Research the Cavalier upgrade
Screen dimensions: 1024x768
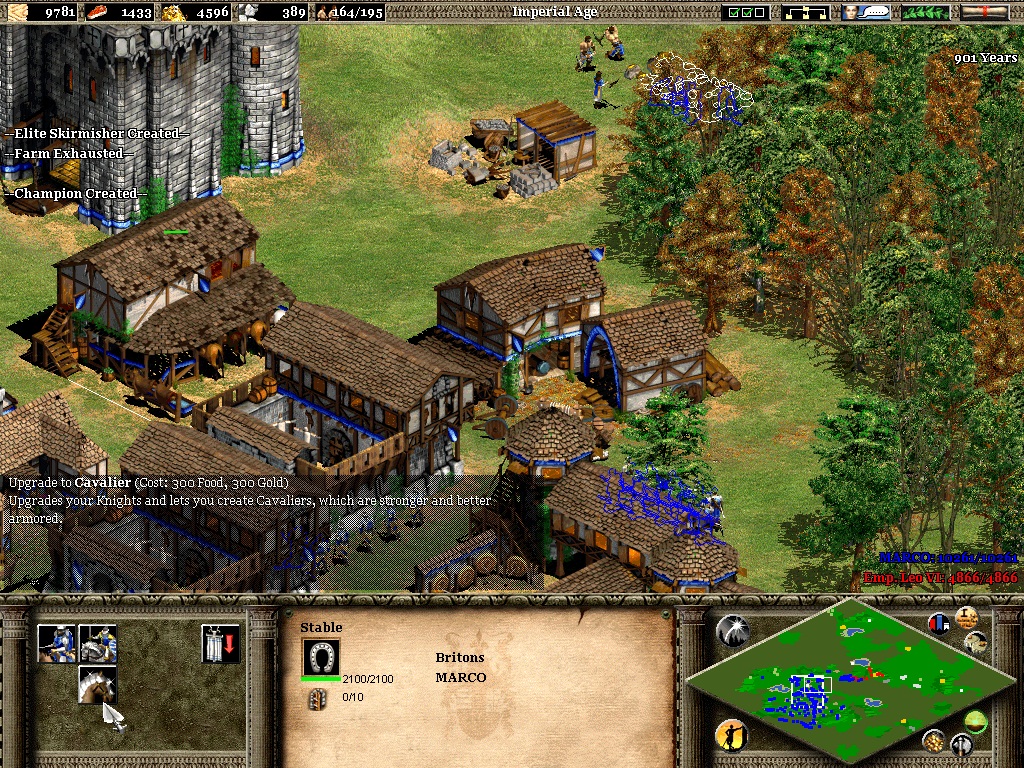click(97, 685)
